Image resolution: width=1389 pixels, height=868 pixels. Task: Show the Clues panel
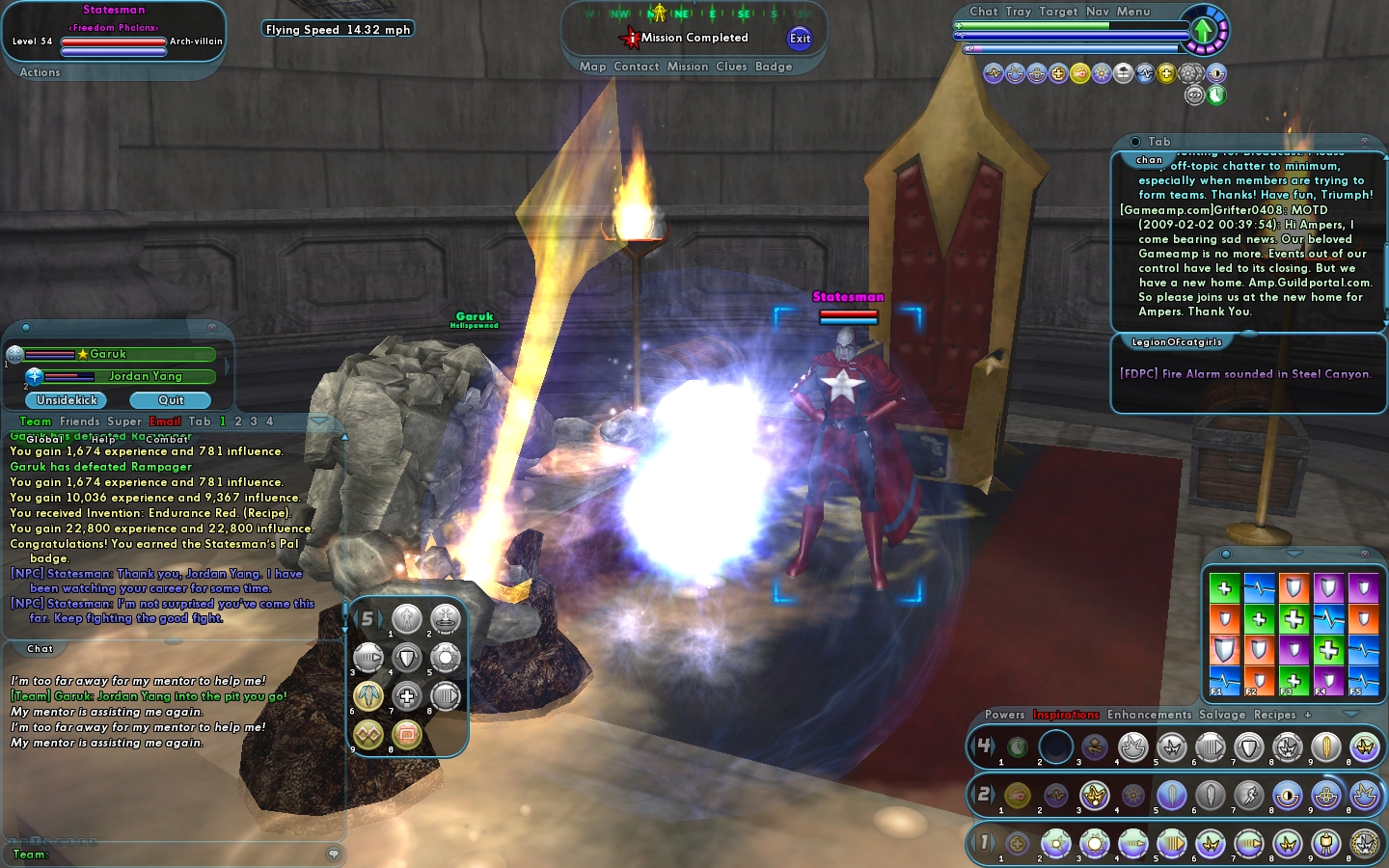pyautogui.click(x=731, y=67)
